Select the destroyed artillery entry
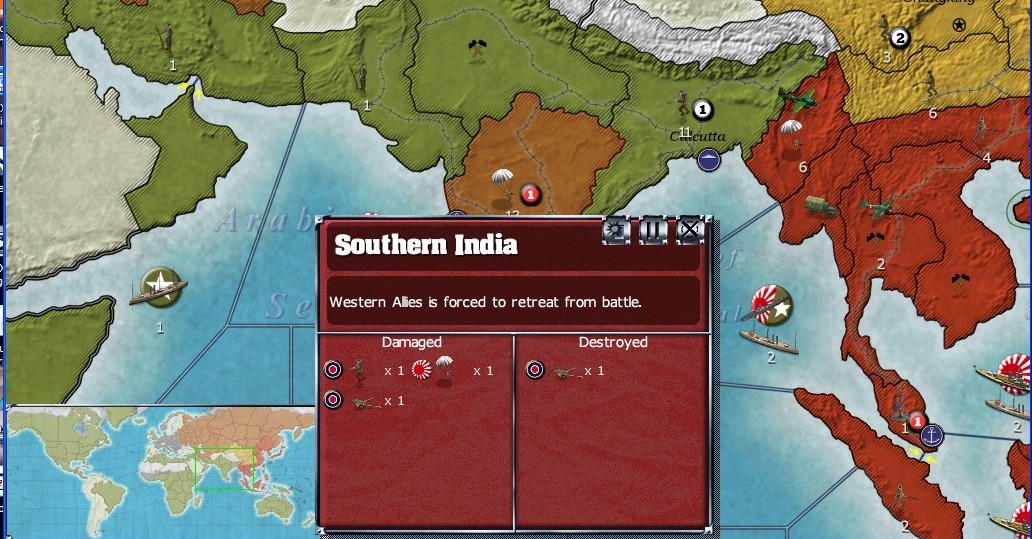Image resolution: width=1032 pixels, height=539 pixels. [567, 371]
